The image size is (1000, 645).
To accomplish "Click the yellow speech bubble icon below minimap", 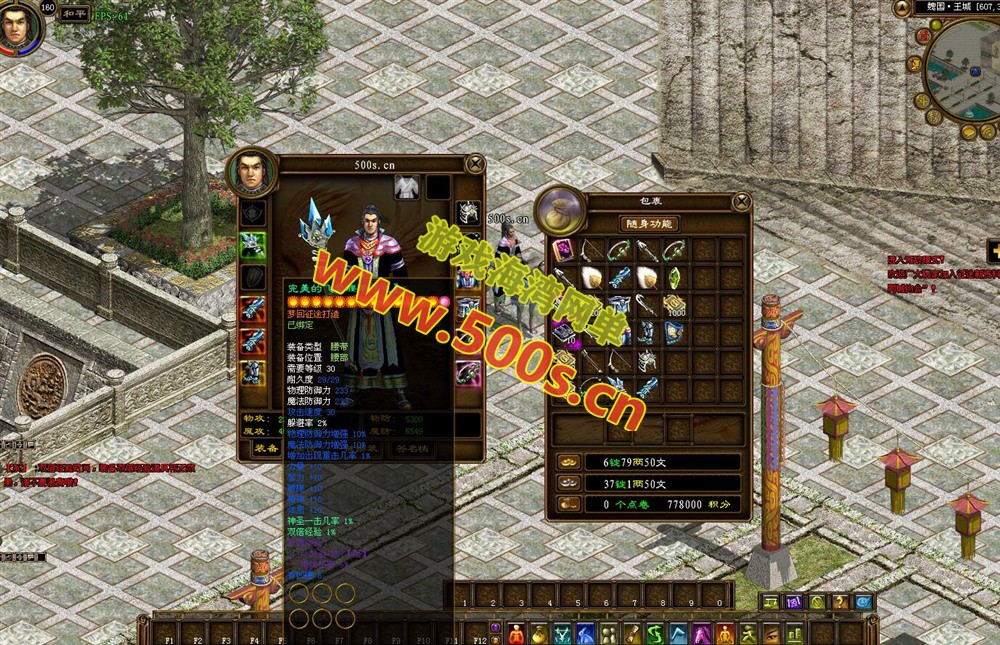I will 968,130.
